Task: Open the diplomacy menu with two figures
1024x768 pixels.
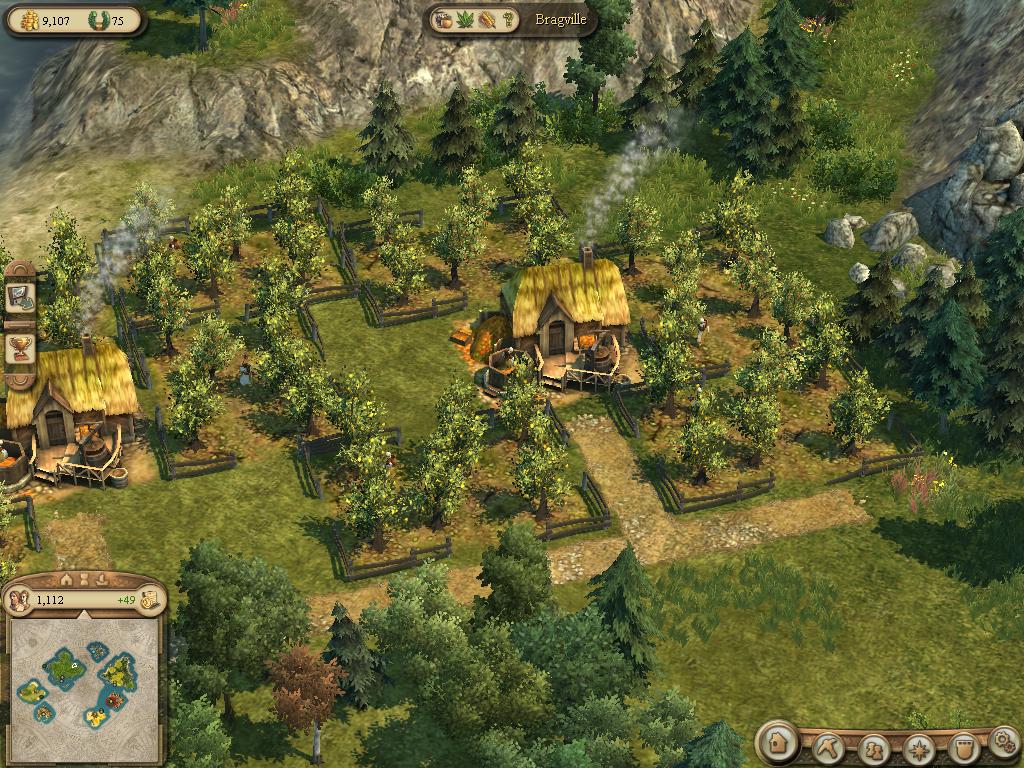Action: 874,747
